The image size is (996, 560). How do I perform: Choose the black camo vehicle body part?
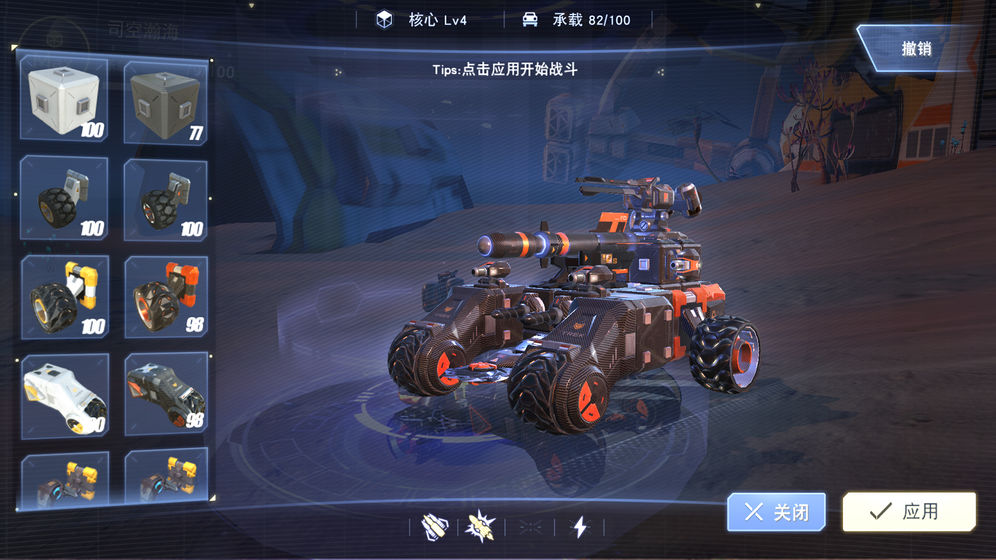(166, 395)
